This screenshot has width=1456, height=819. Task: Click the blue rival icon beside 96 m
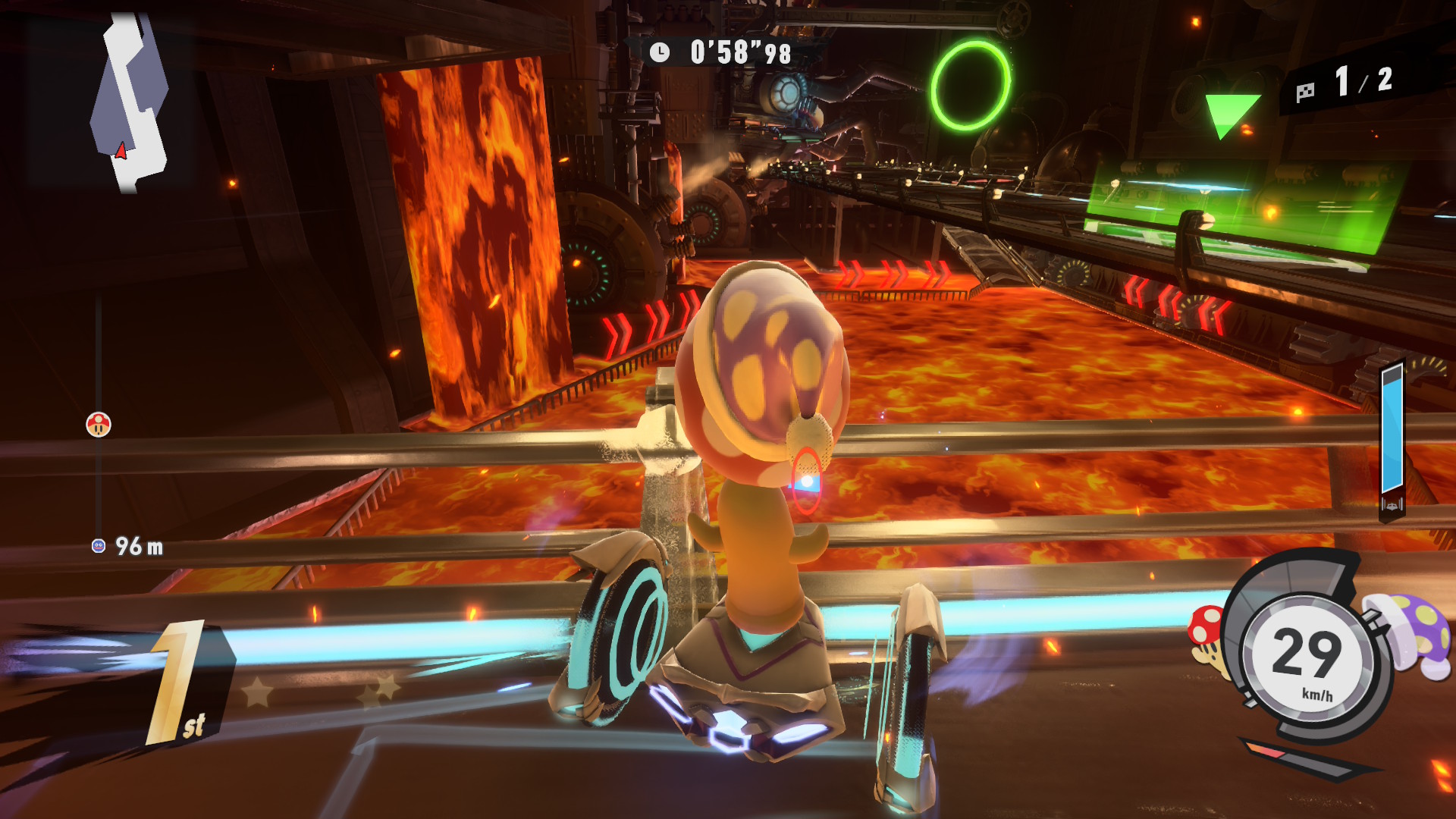point(99,546)
